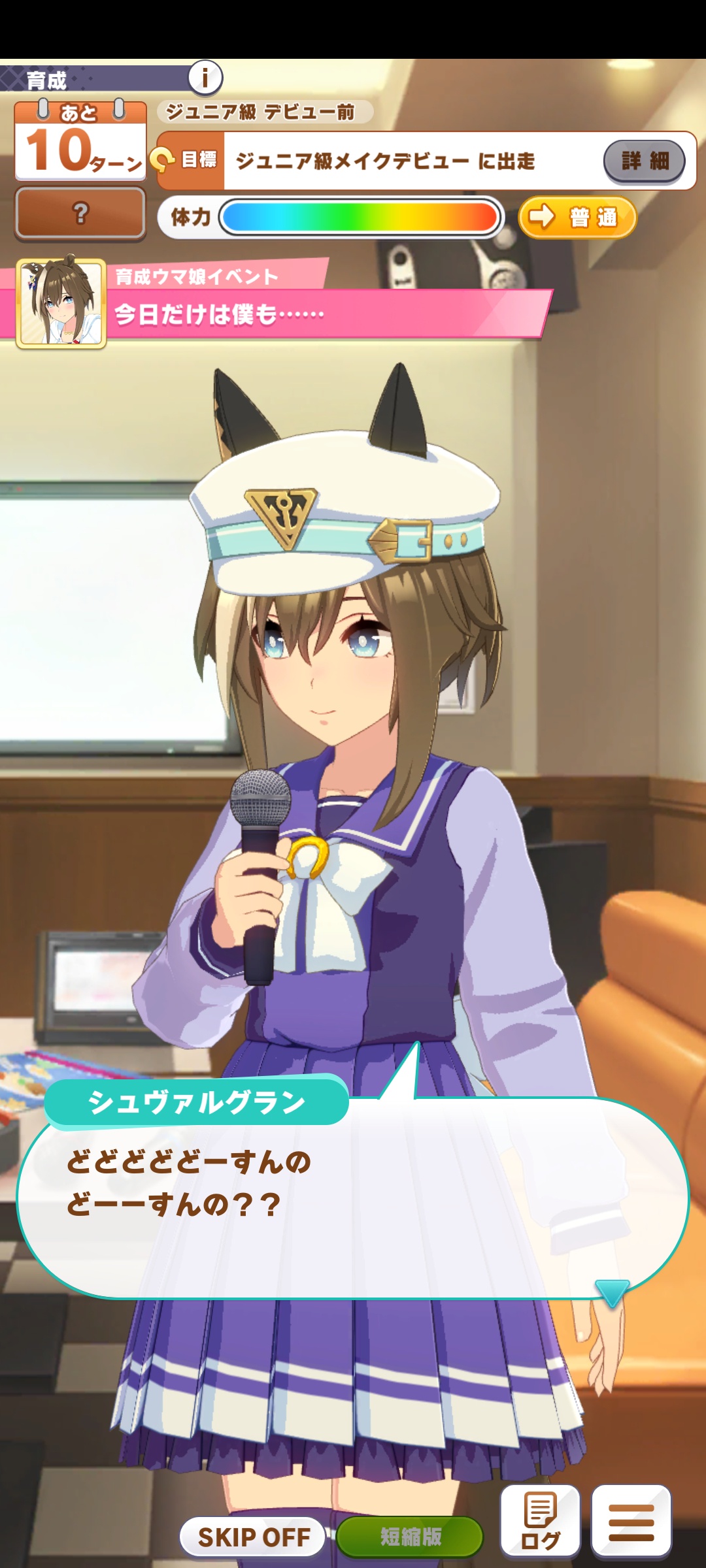Screen dimensions: 706x1568
Task: Open the hamburger menu button
Action: [x=631, y=1522]
